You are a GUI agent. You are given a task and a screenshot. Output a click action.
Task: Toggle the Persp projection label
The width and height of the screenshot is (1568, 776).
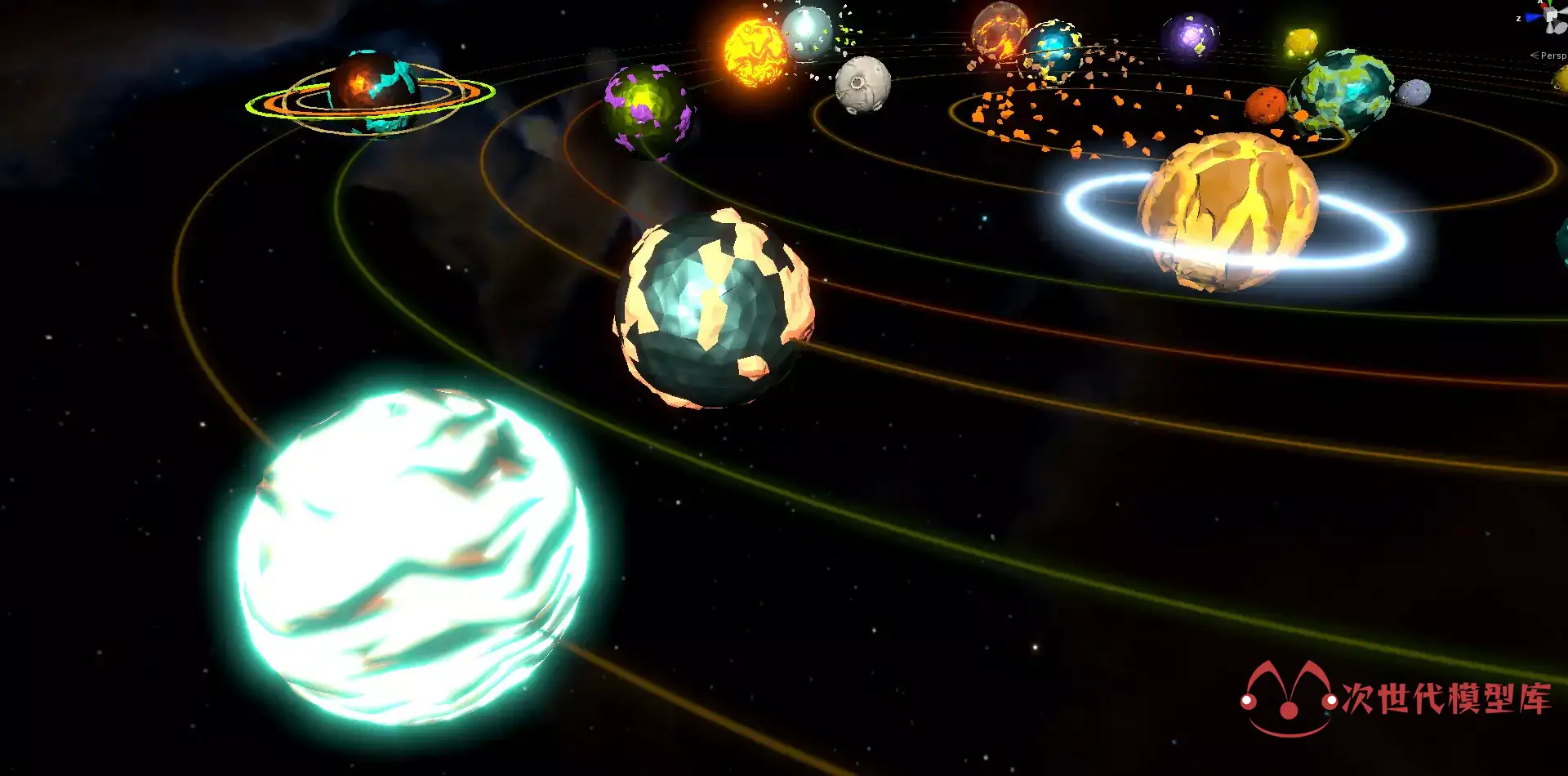coord(1551,56)
